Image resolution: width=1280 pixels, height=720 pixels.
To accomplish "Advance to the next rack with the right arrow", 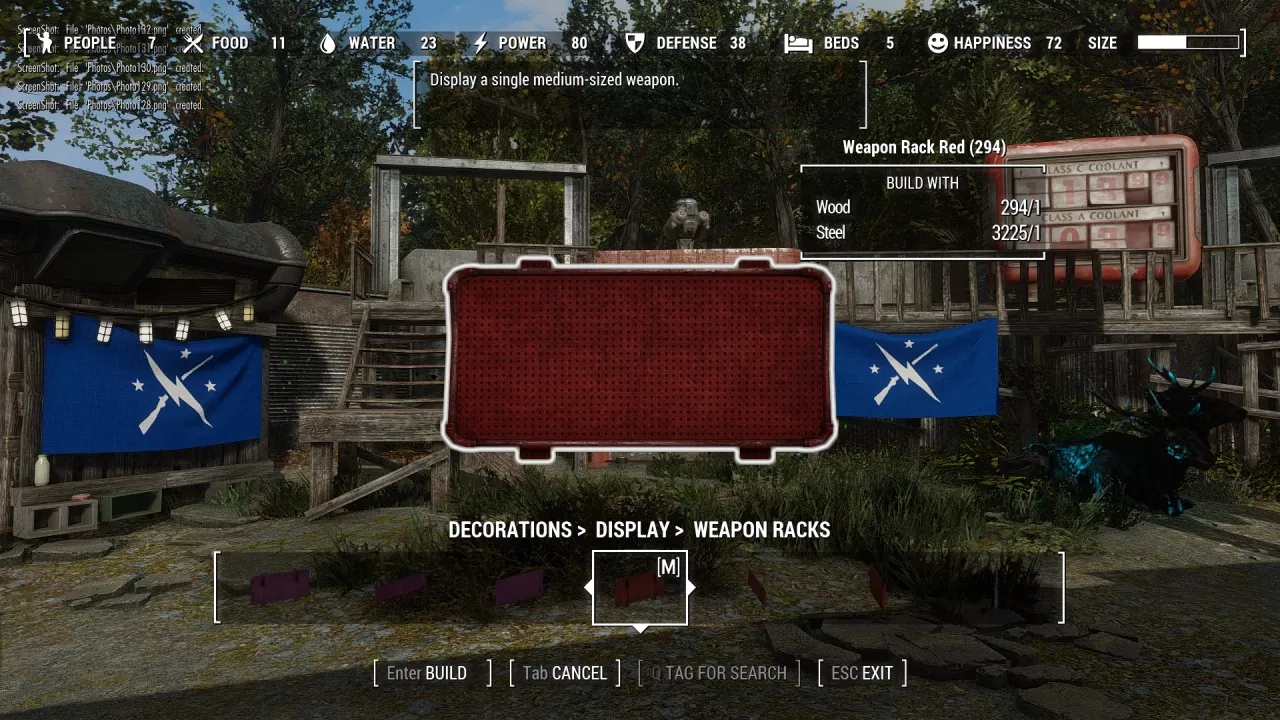I will [x=691, y=588].
